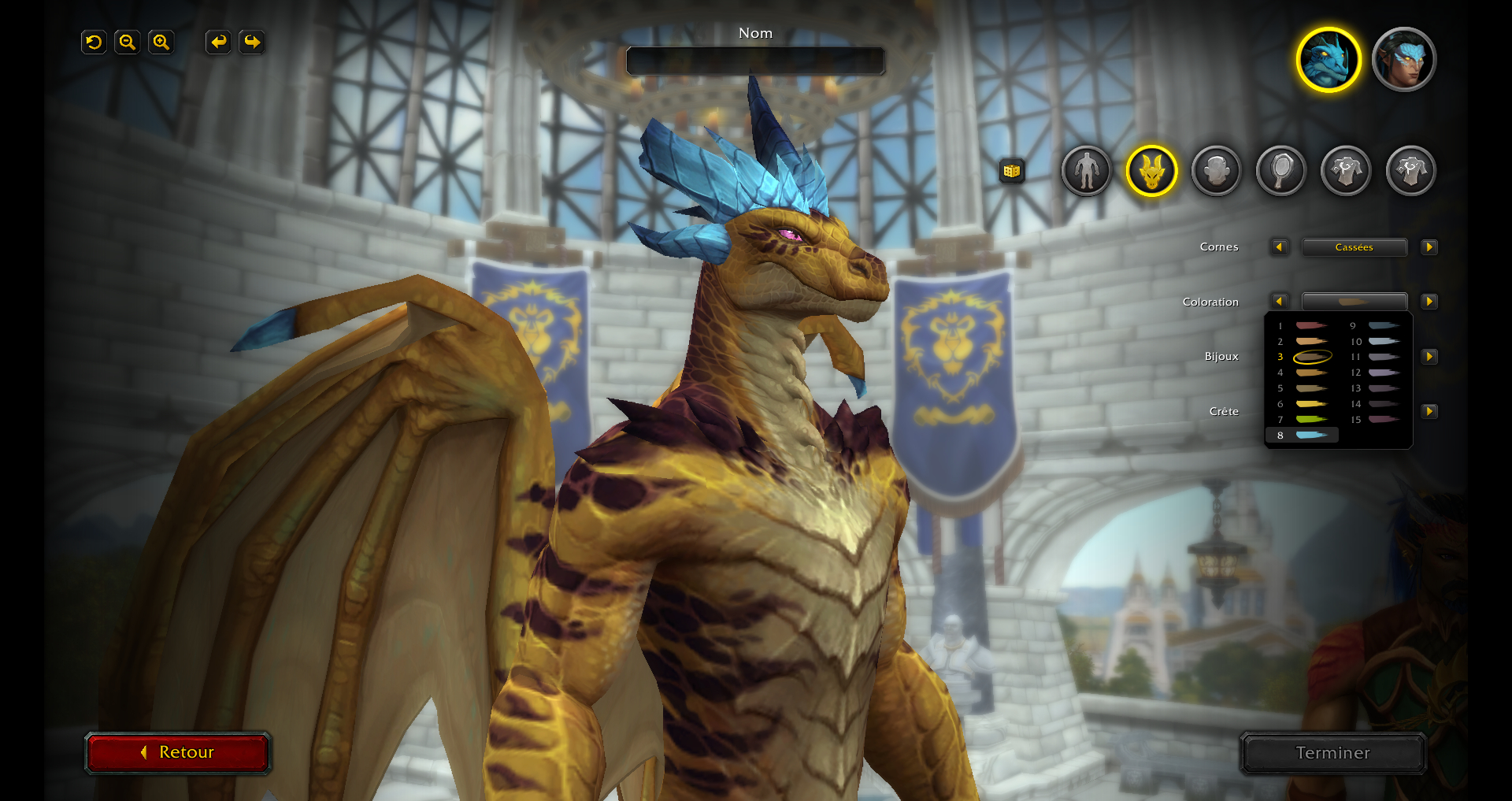Pick coloration number 7 green swatch
Viewport: 1512px width, 801px height.
[x=1310, y=419]
